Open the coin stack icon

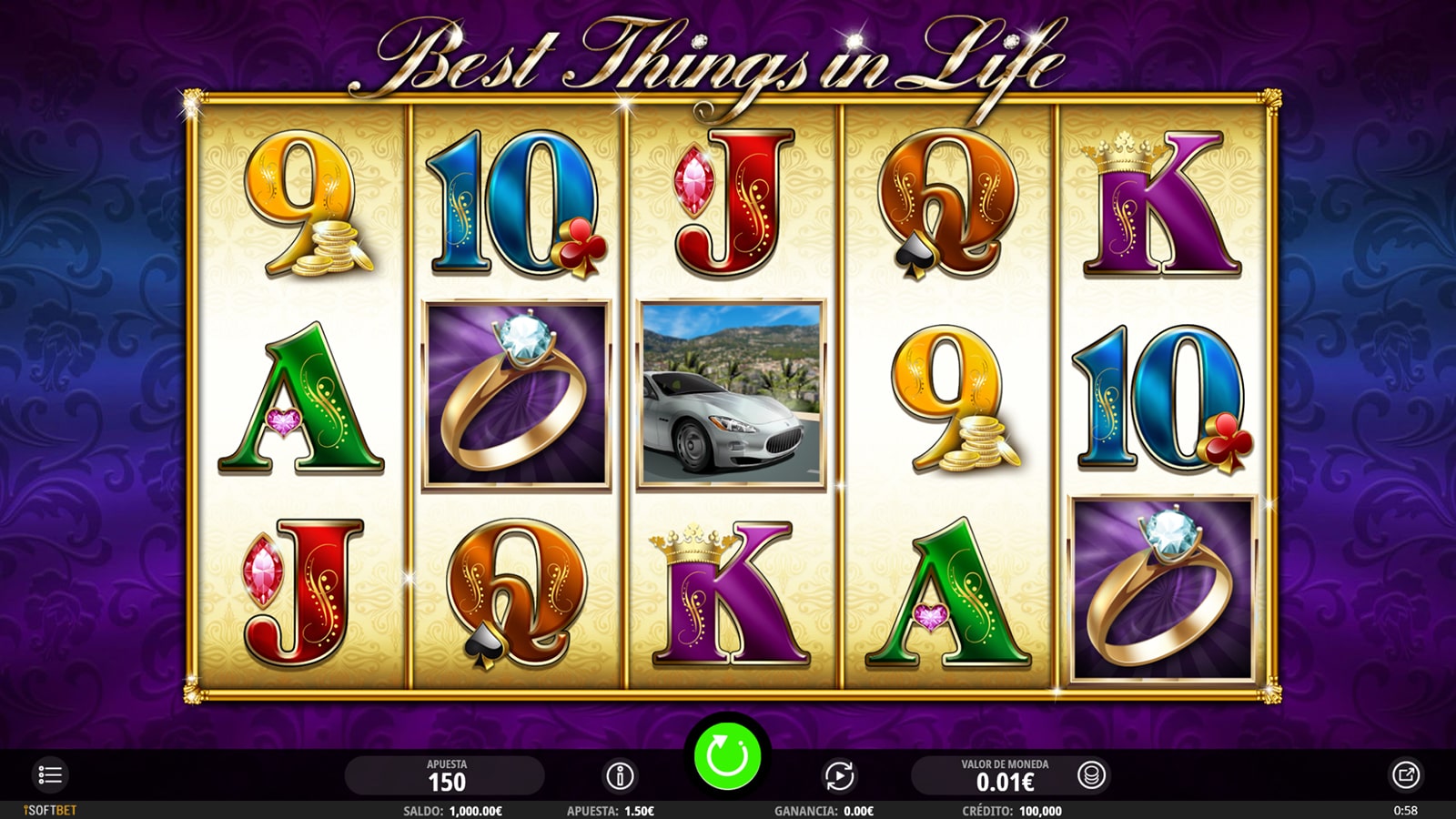(x=1091, y=775)
